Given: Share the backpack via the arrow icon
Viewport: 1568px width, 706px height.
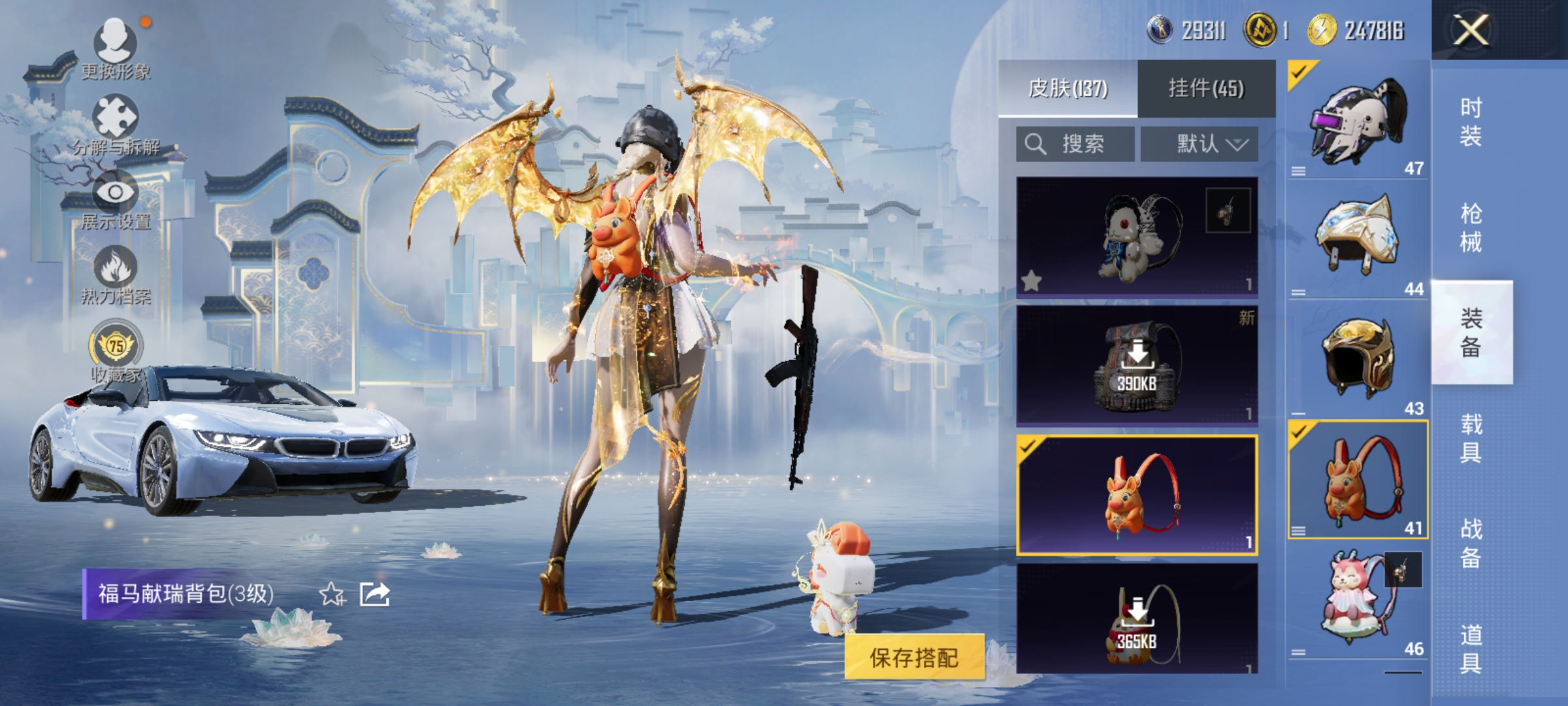Looking at the screenshot, I should tap(375, 594).
